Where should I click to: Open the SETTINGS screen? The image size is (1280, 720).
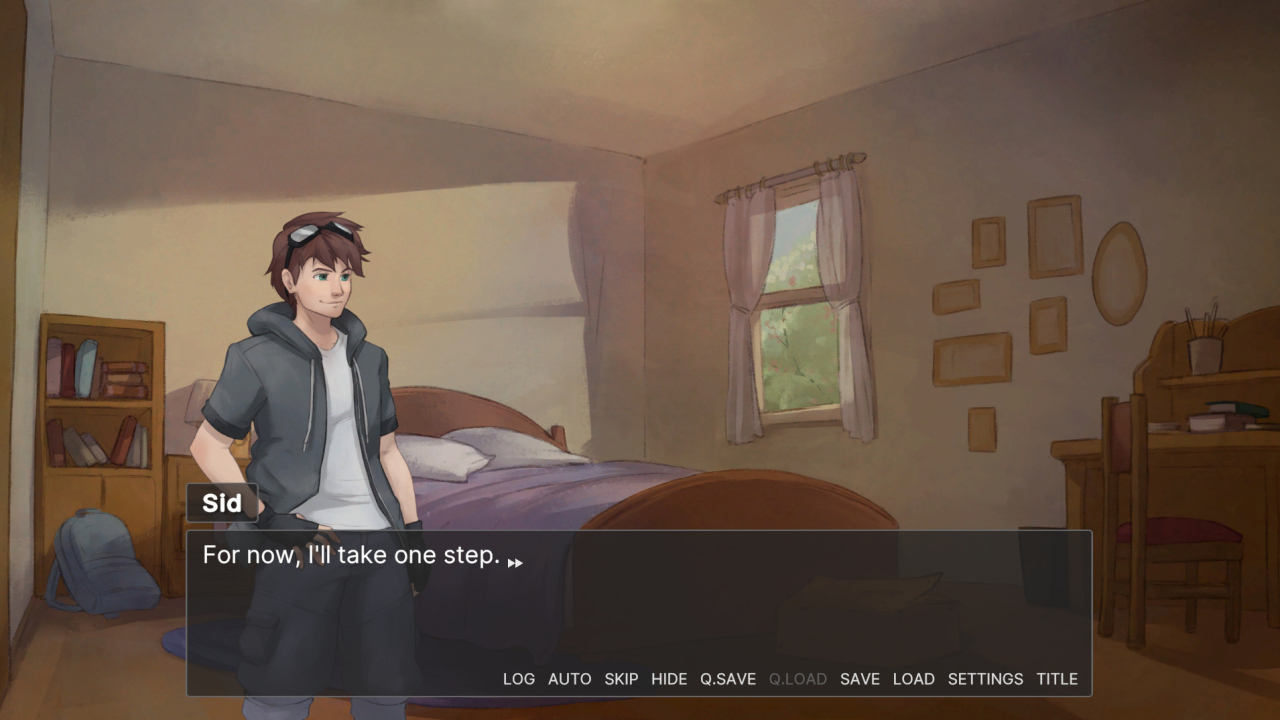tap(985, 679)
